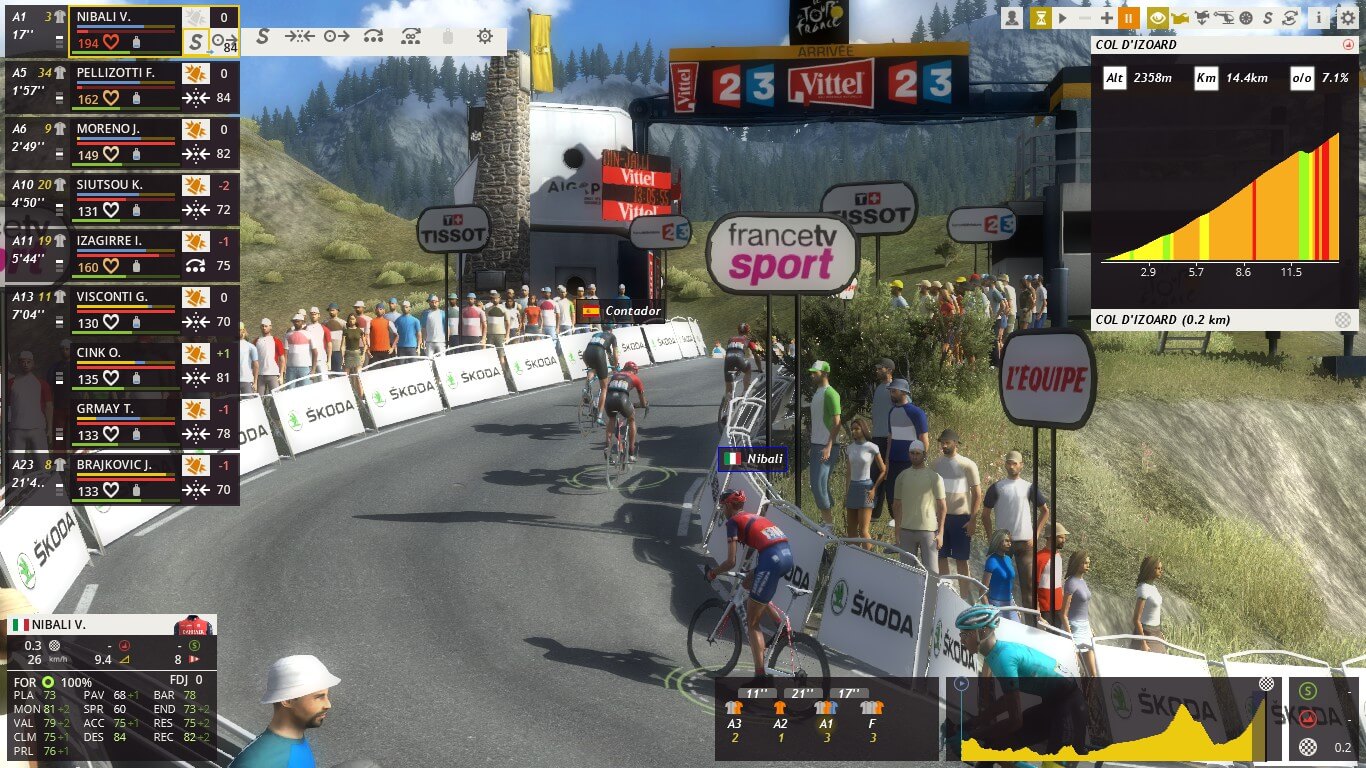Viewport: 1366px width, 768px height.
Task: Open the rider profile silhouette button
Action: (1013, 17)
